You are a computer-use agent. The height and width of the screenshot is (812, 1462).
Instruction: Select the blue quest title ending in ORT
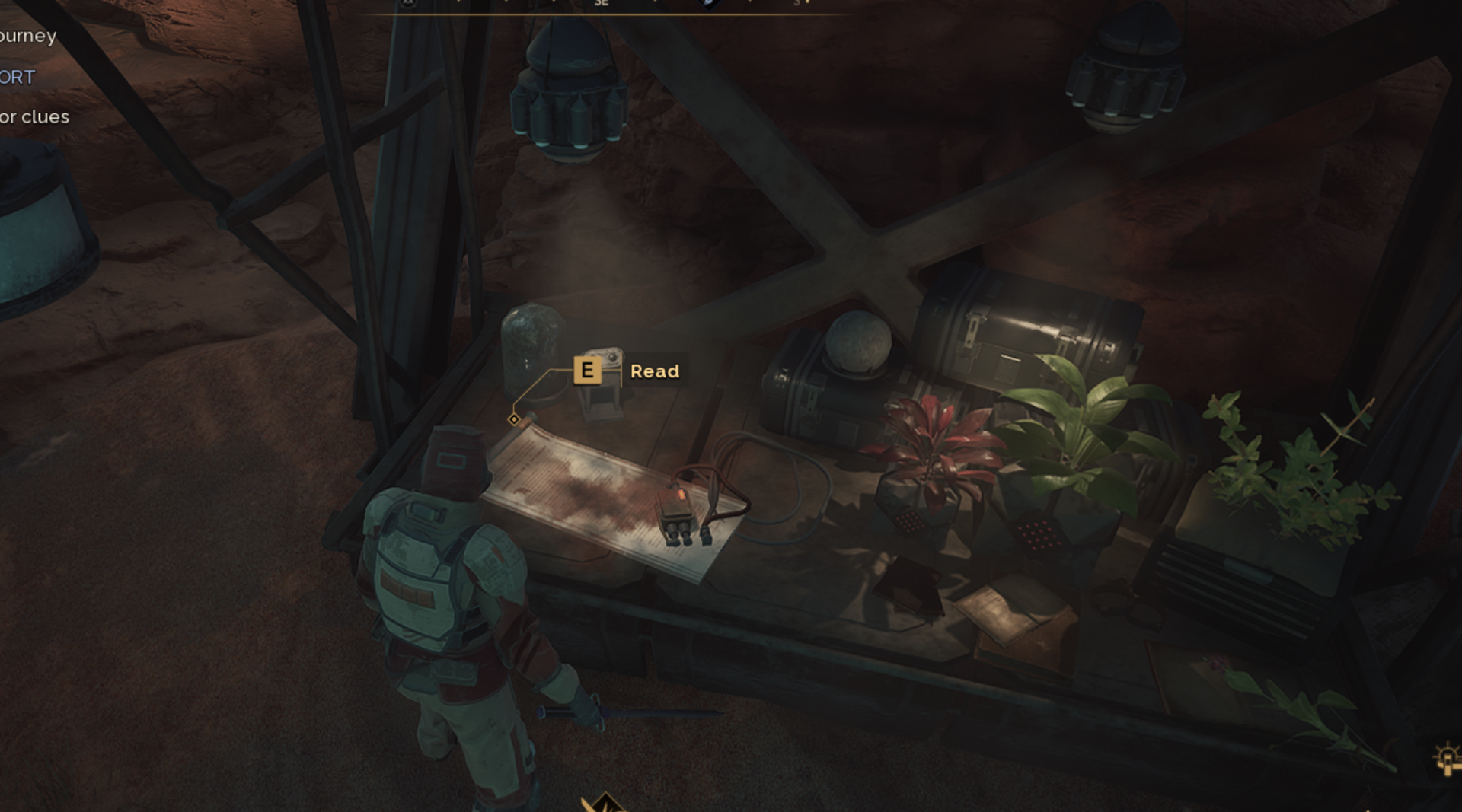[x=18, y=77]
